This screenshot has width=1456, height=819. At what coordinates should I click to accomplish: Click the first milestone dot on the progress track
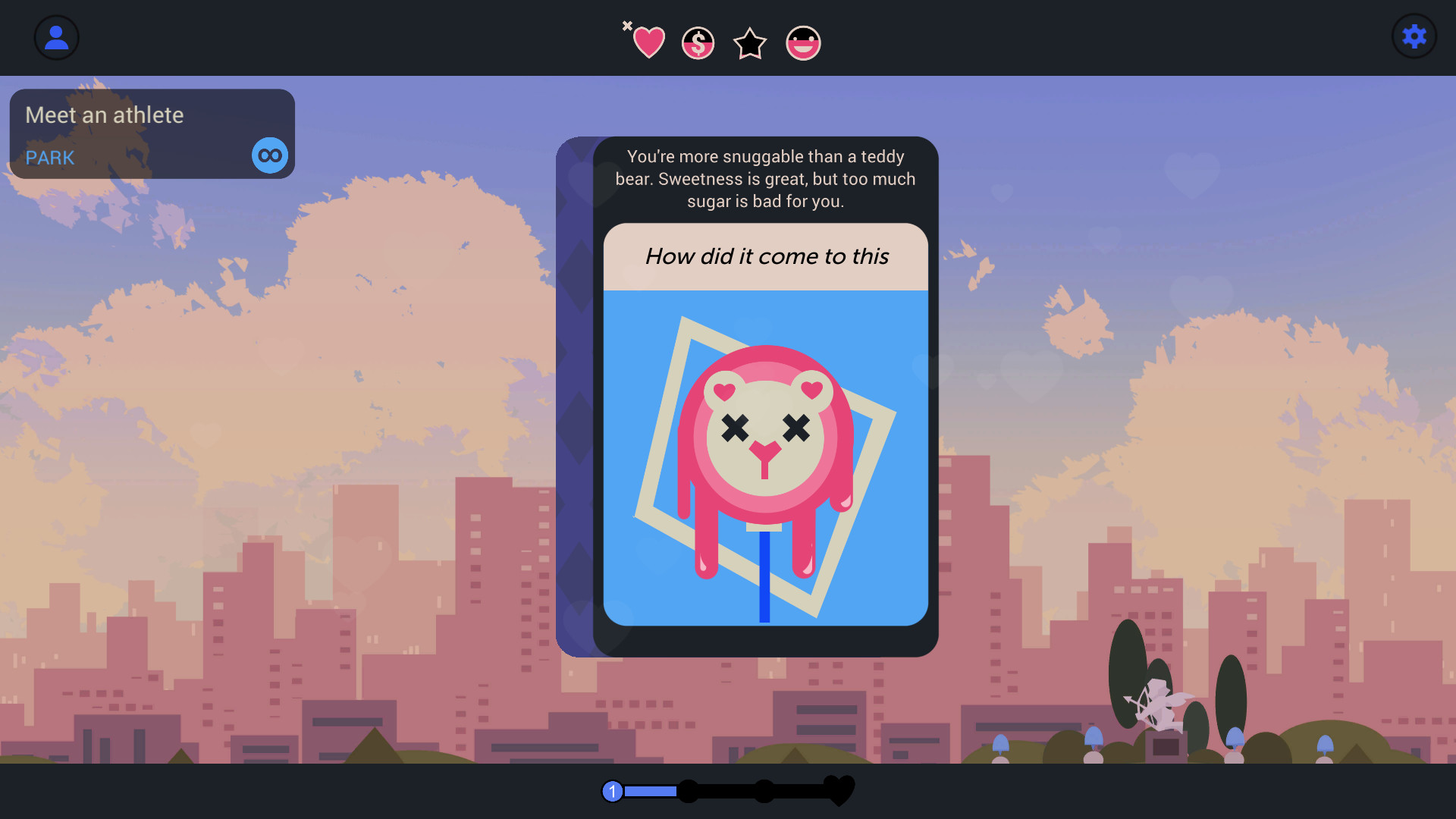[x=689, y=791]
